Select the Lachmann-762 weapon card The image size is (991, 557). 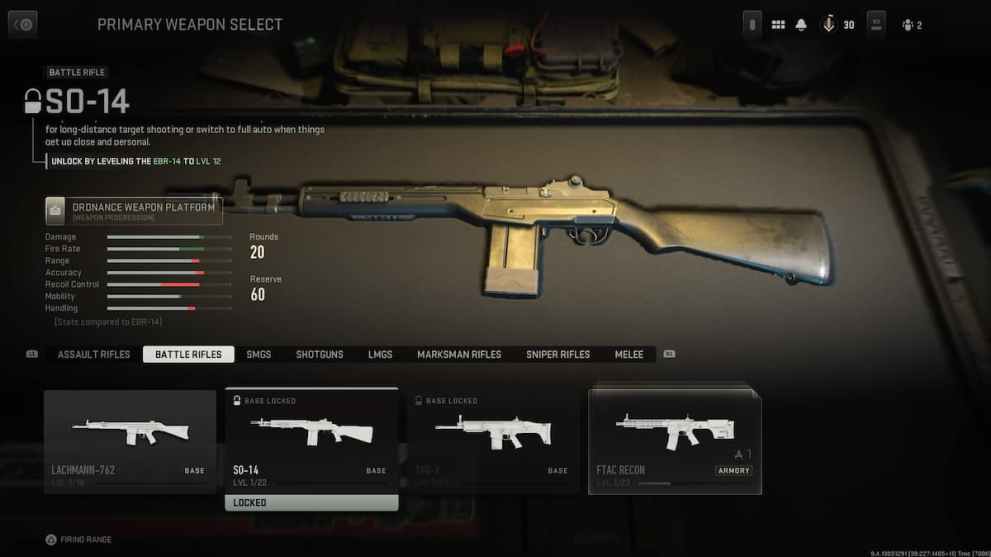coord(130,438)
